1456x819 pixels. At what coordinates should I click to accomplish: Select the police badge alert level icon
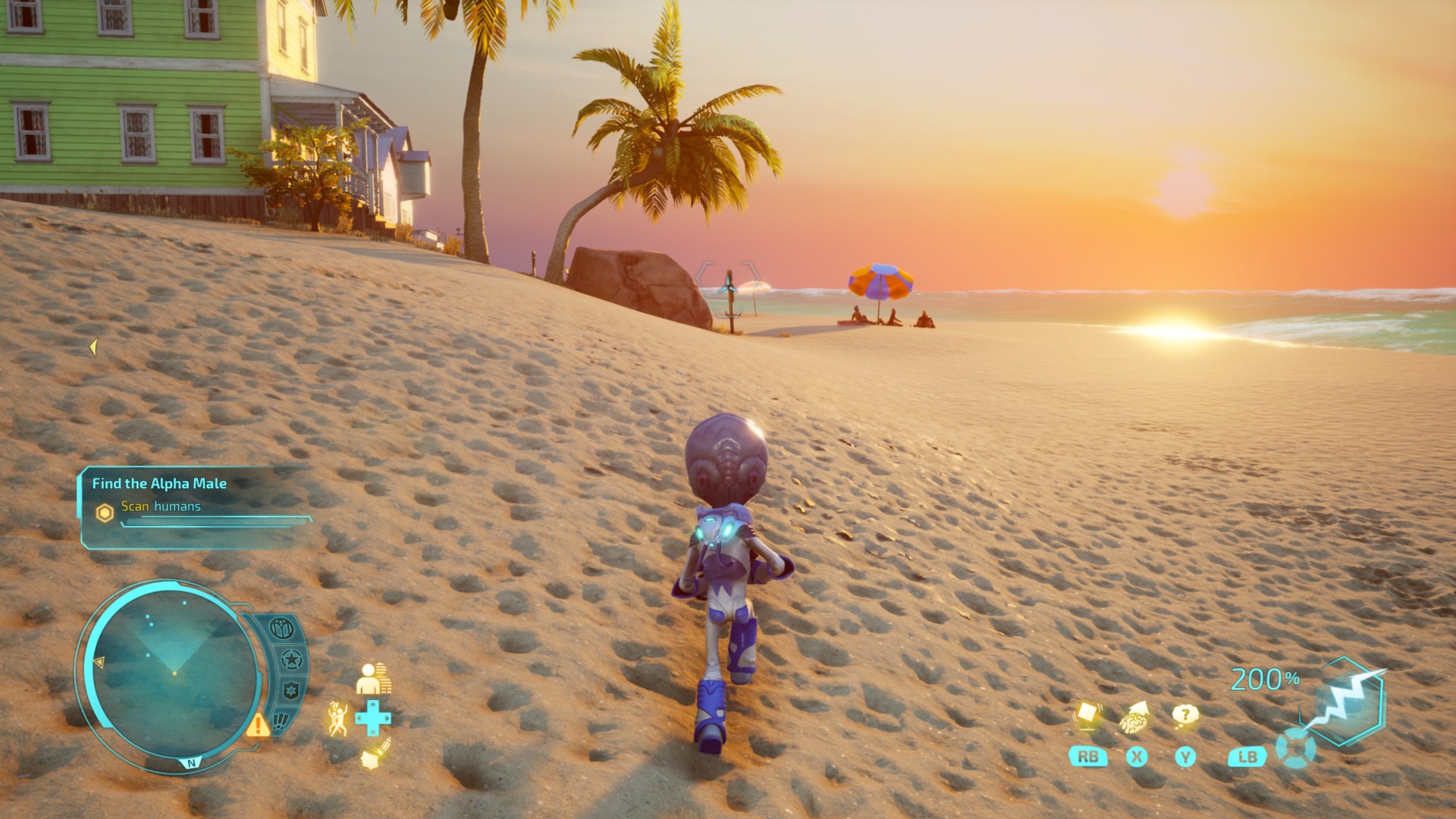[x=292, y=691]
